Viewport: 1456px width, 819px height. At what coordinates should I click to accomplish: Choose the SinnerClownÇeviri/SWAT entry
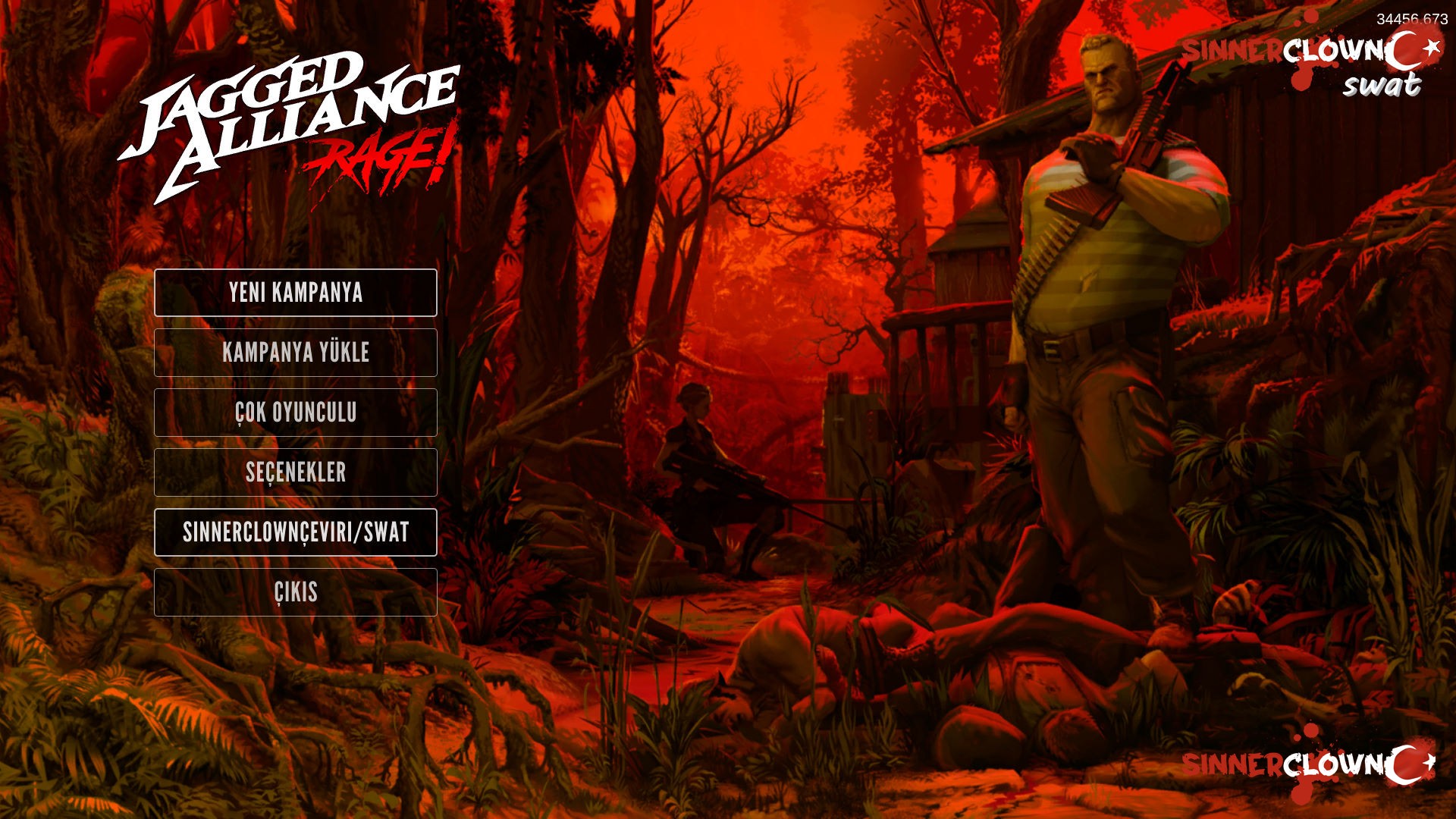tap(296, 532)
